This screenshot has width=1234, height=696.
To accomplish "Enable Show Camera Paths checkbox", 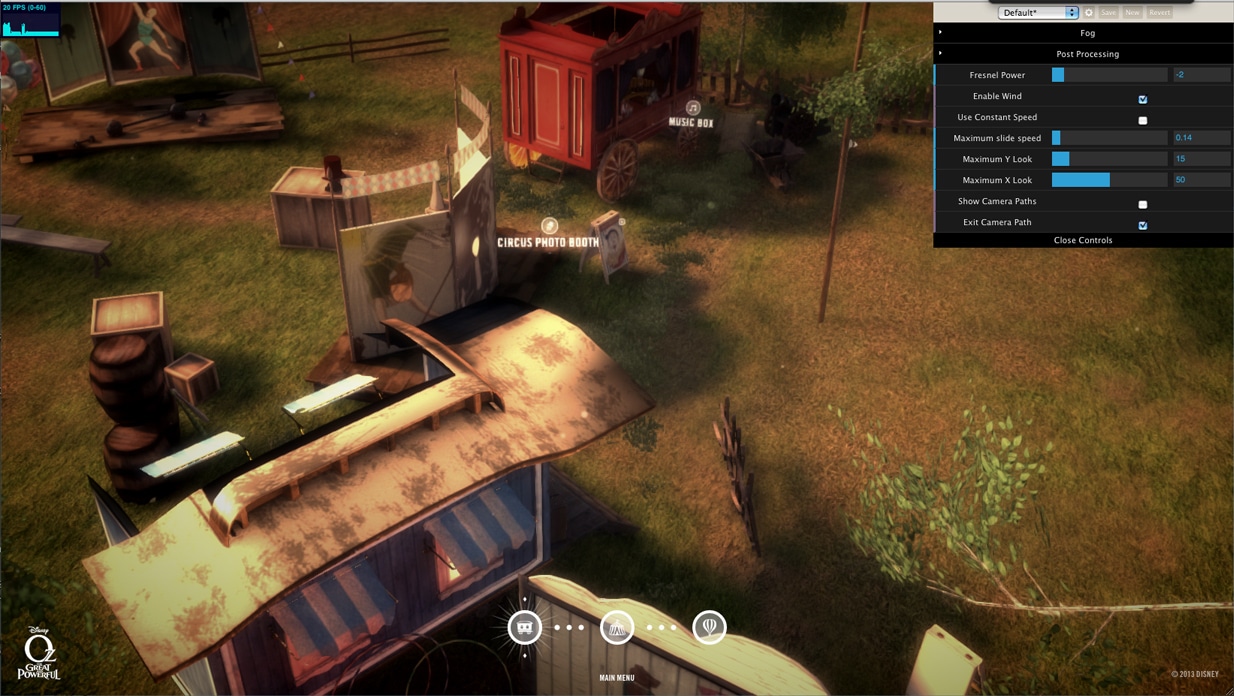I will (1143, 204).
